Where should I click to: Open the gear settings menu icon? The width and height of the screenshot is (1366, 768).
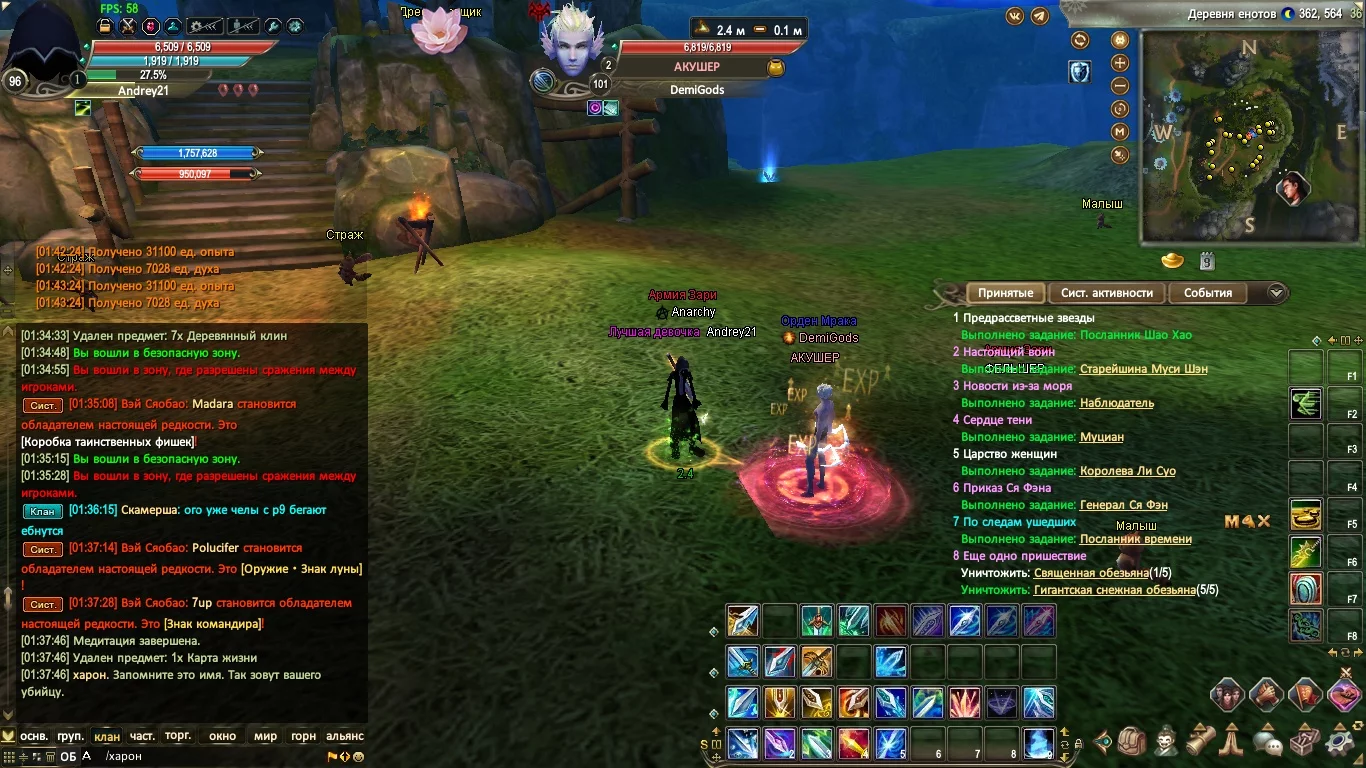(x=1340, y=742)
